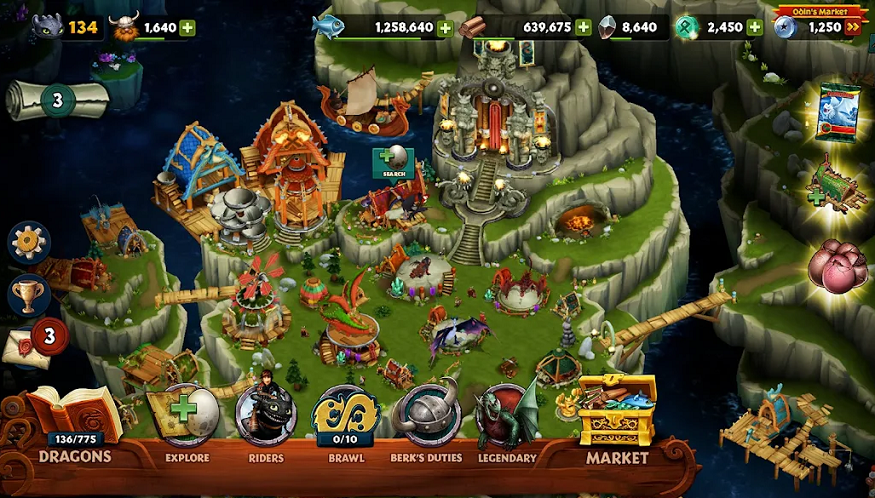
Task: Open the Explore menu
Action: click(x=187, y=418)
